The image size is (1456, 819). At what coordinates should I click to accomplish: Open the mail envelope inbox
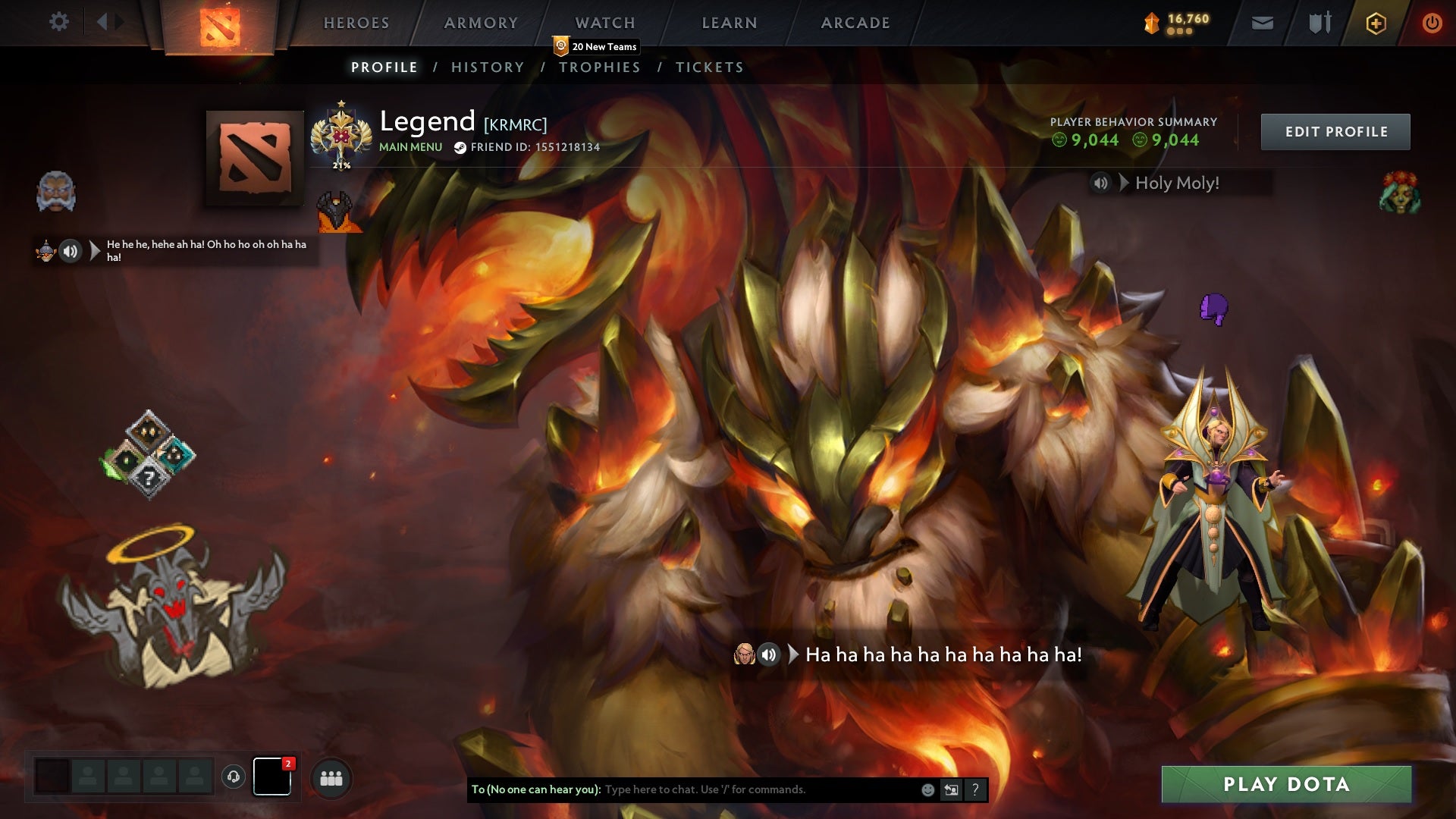[x=1262, y=23]
